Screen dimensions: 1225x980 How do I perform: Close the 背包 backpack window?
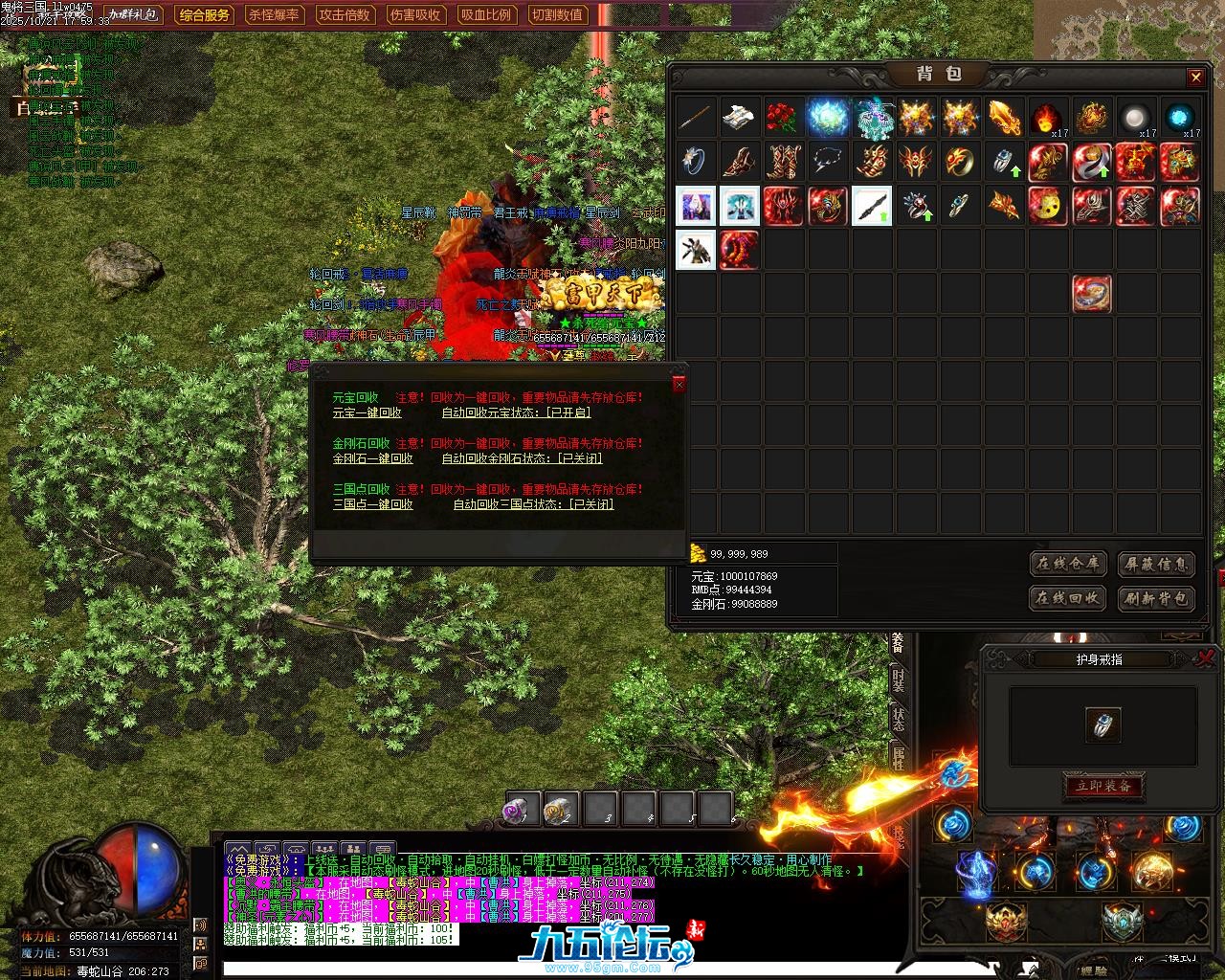[x=1195, y=78]
